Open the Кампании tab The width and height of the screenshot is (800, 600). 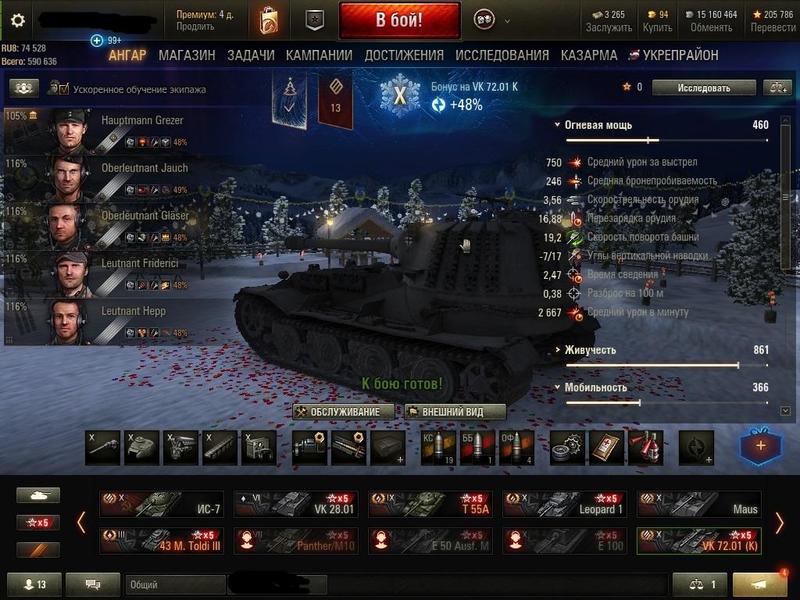point(319,56)
